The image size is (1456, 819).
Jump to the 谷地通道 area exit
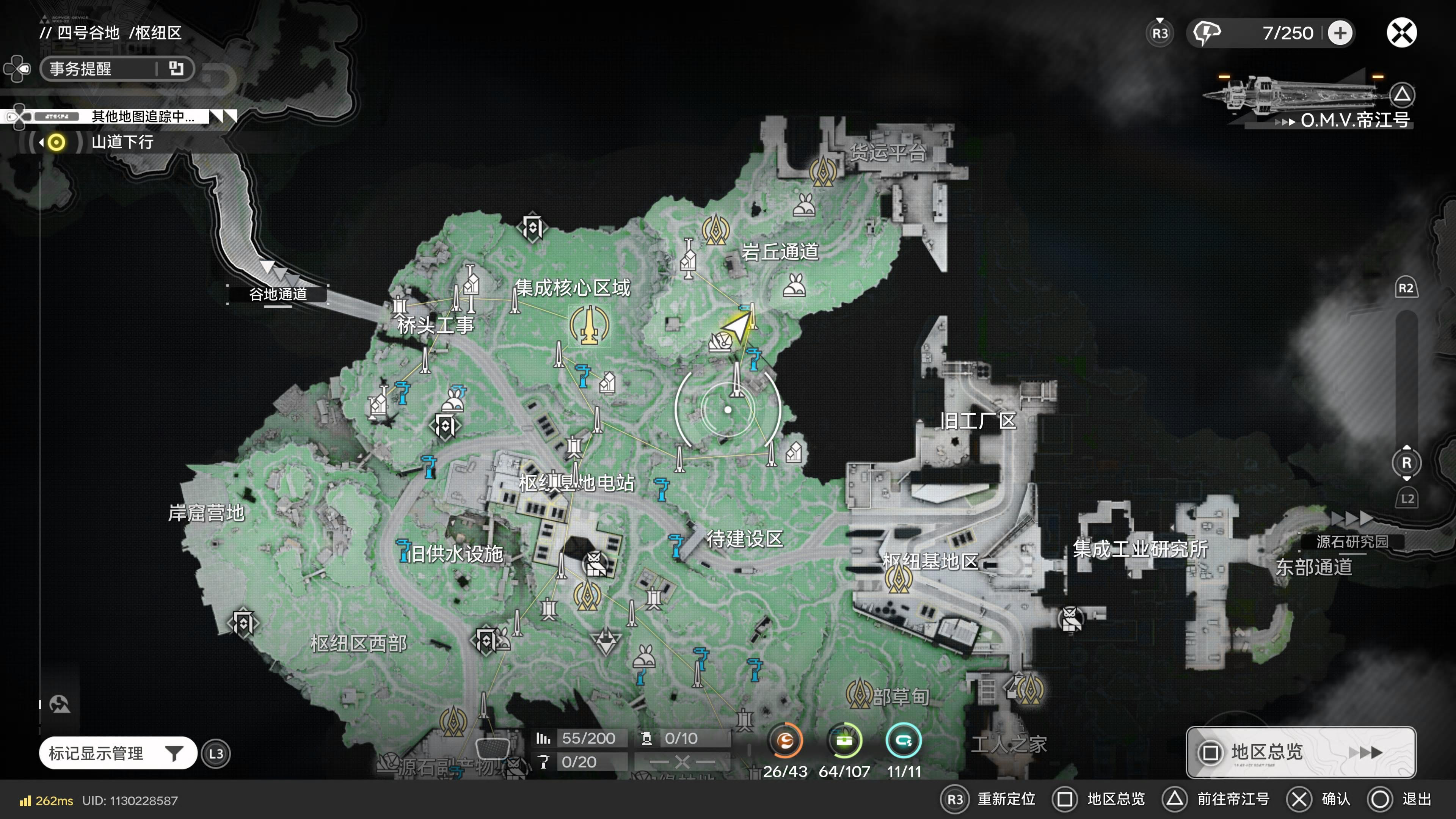[278, 294]
